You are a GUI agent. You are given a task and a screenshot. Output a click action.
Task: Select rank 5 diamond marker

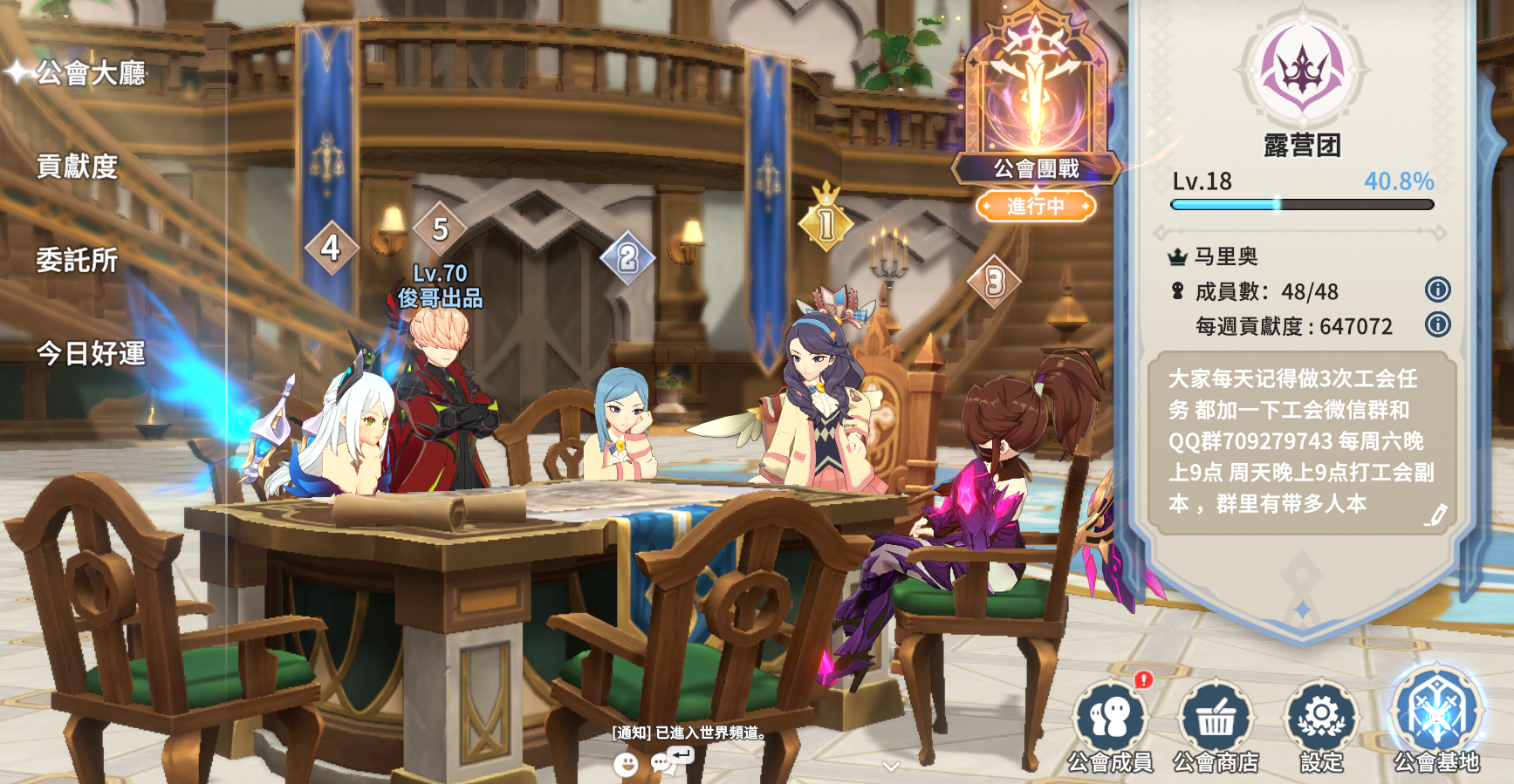(x=440, y=229)
